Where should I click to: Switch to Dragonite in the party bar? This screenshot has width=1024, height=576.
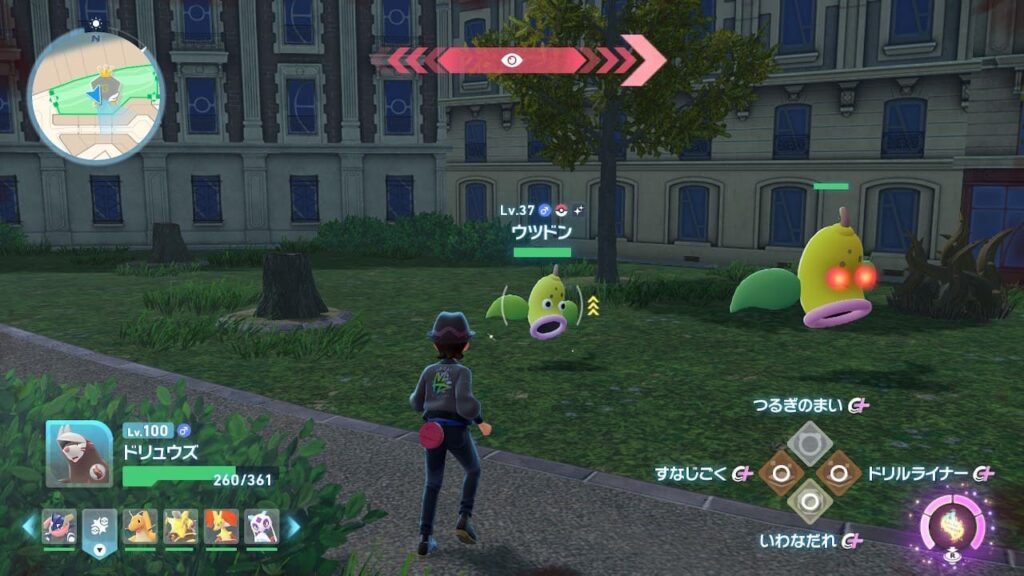click(x=140, y=526)
